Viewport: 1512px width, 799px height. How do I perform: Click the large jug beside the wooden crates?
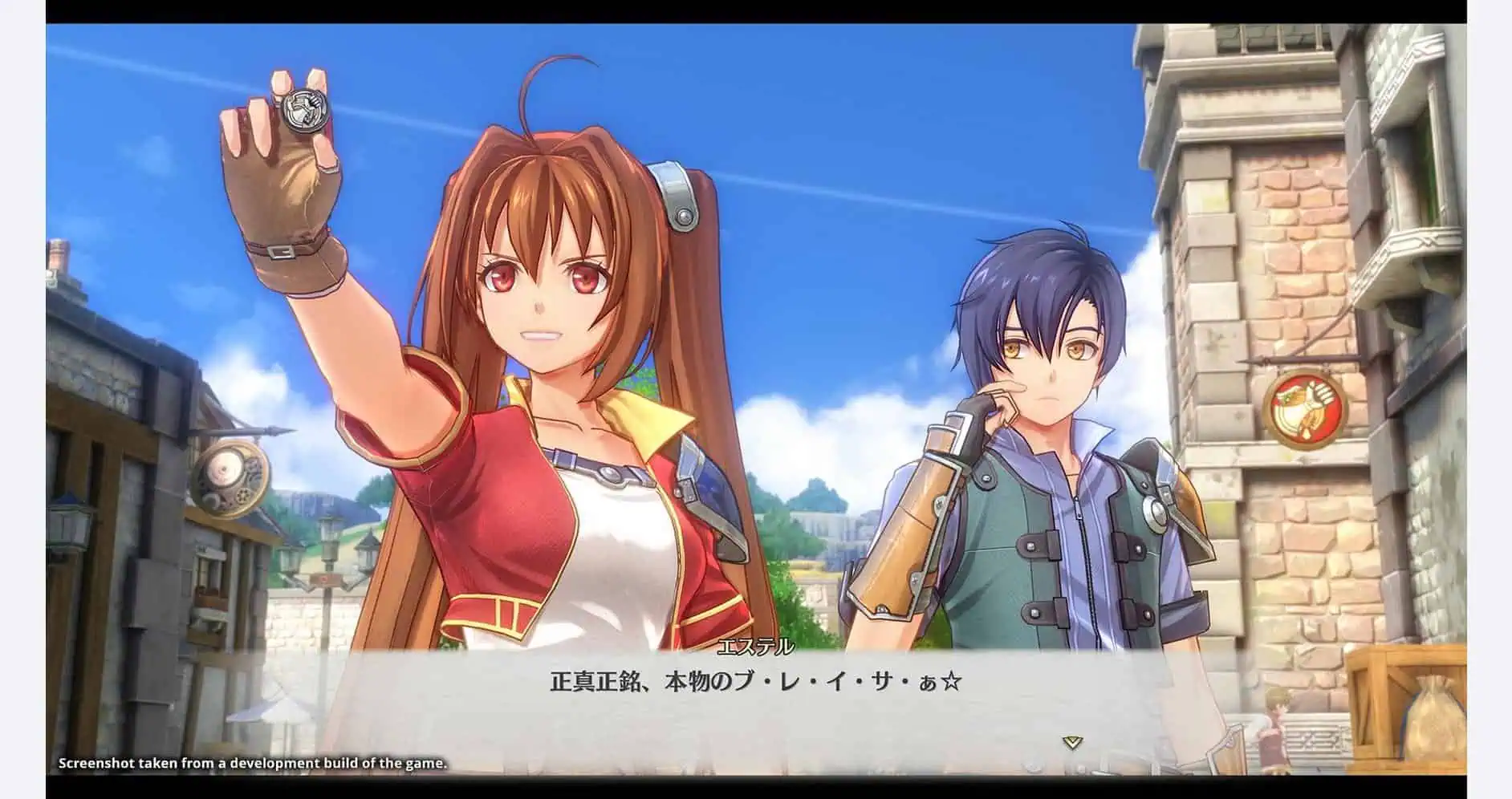(x=1437, y=722)
